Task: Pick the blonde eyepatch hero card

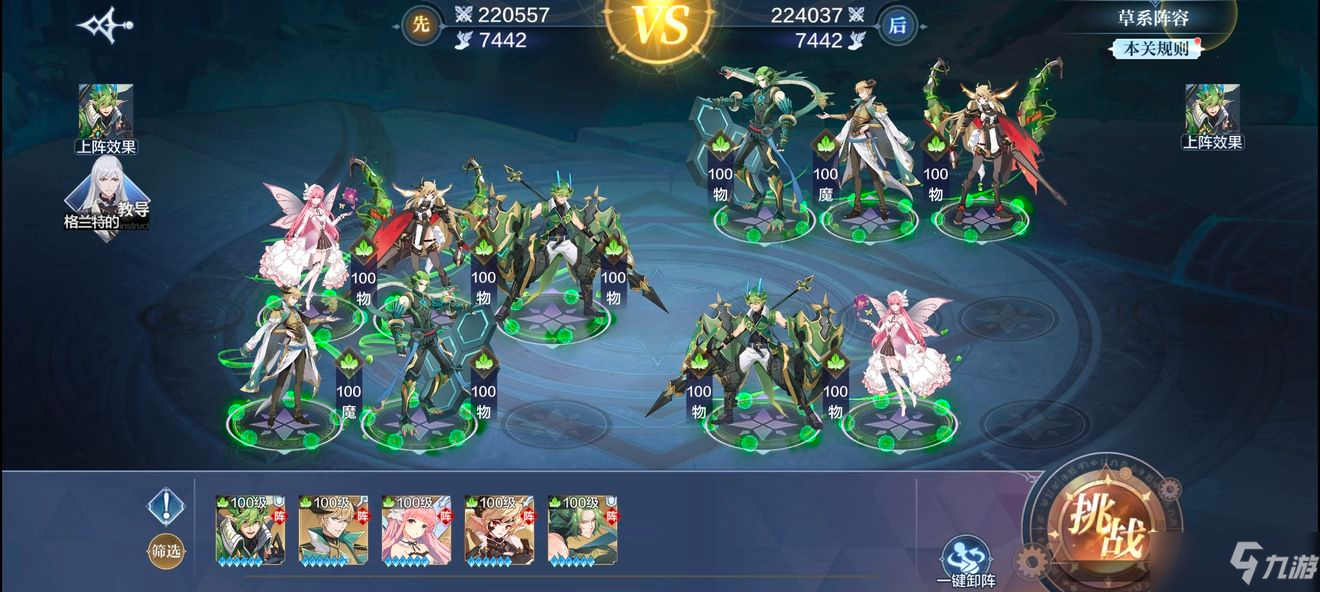Action: (499, 529)
